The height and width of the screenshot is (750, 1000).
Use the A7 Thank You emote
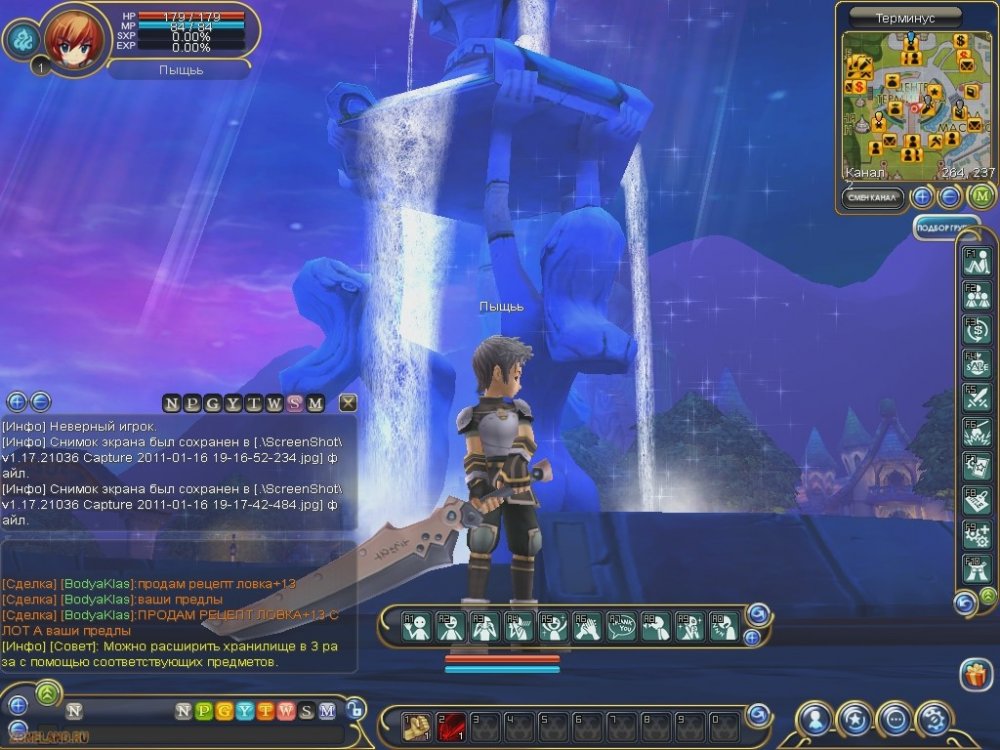pyautogui.click(x=621, y=626)
